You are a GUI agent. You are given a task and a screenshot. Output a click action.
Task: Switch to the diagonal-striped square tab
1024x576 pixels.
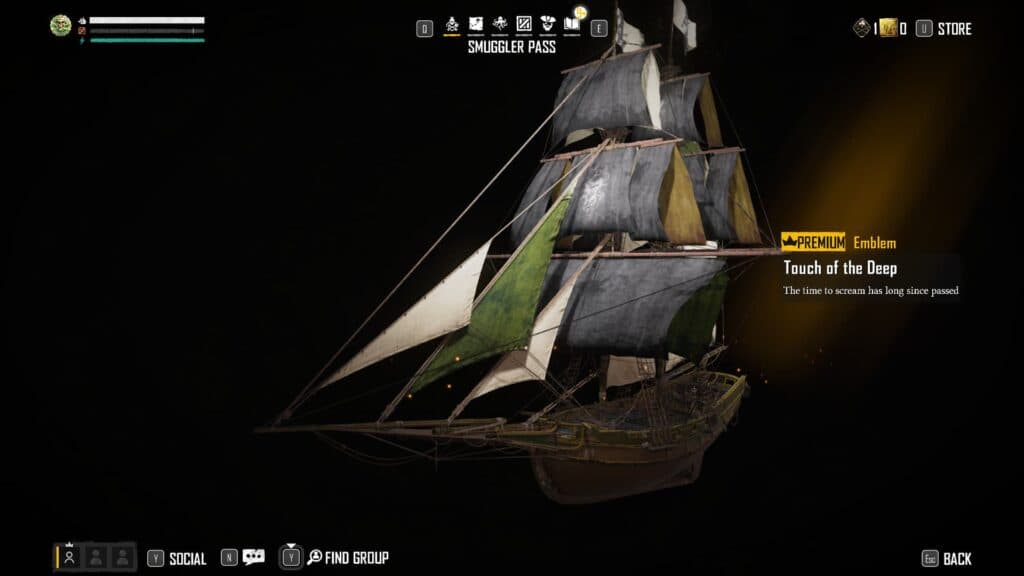pos(524,24)
